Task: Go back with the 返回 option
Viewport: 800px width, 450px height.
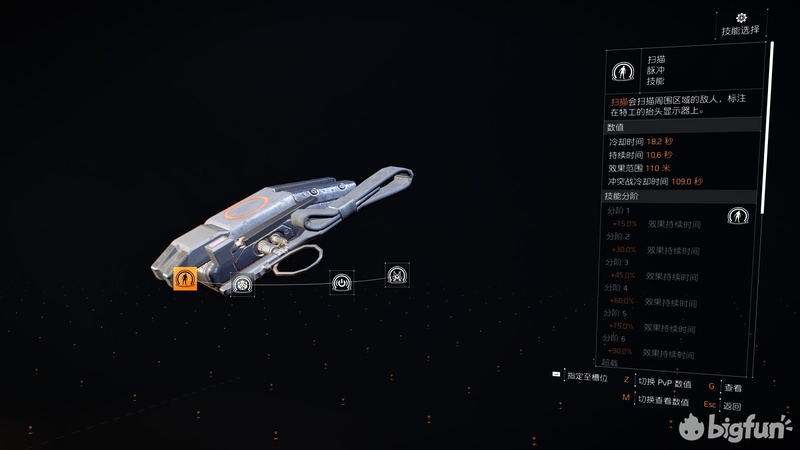Action: tap(733, 406)
